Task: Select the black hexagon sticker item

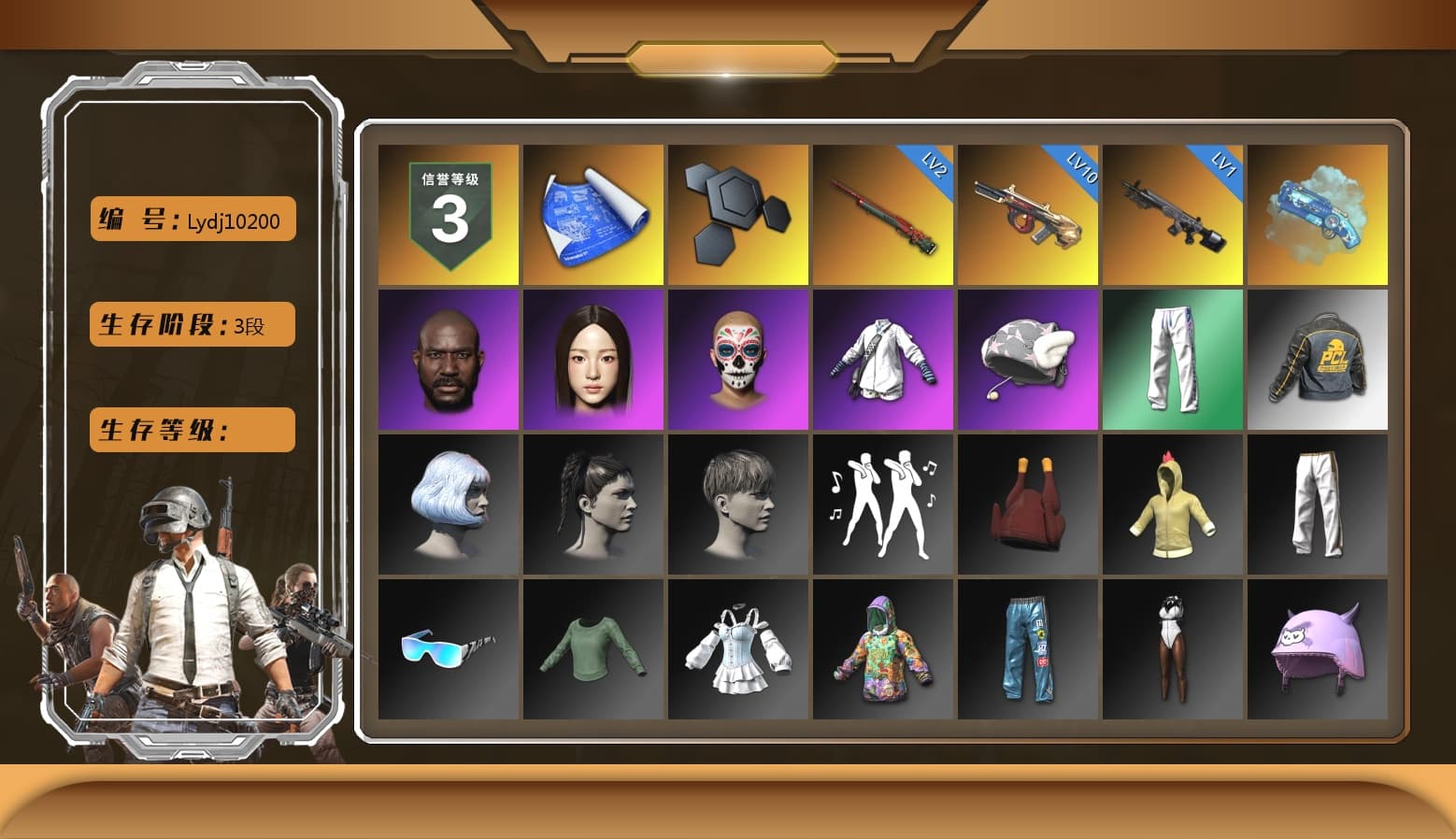Action: point(737,213)
